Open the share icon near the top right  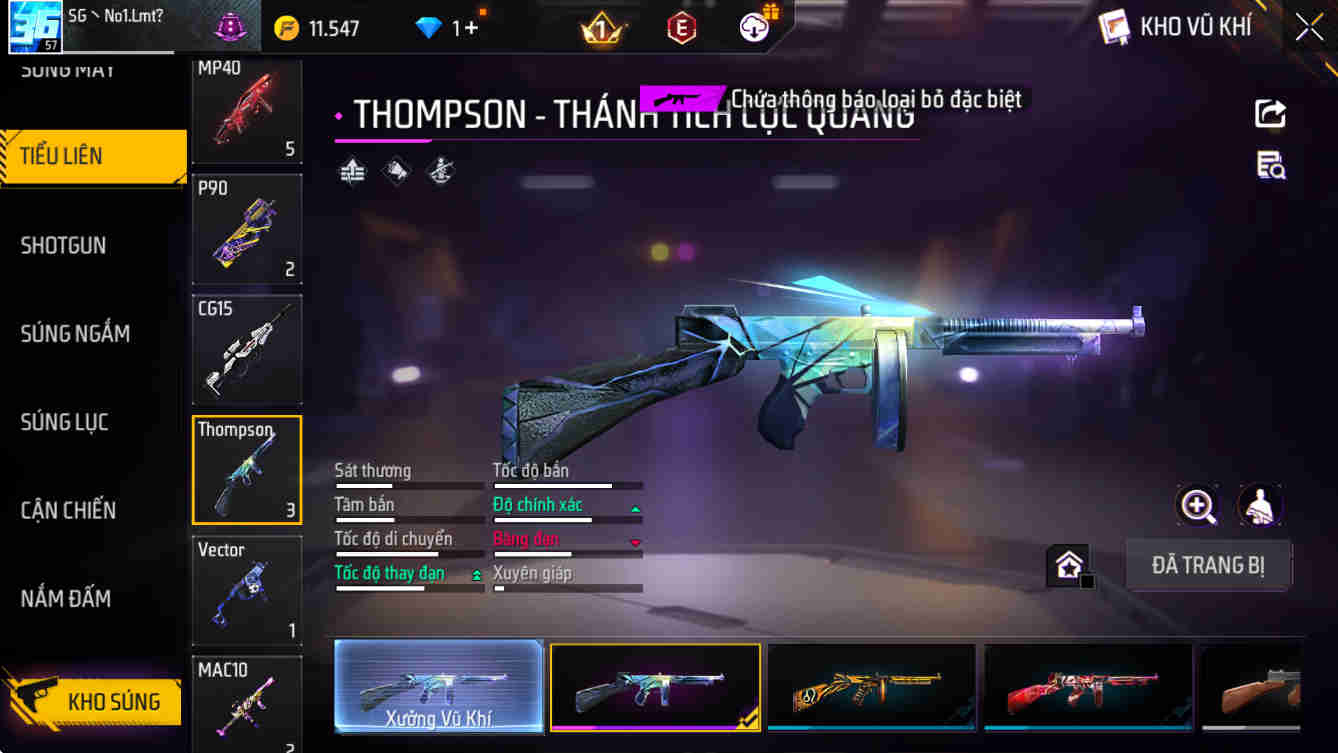click(1270, 113)
